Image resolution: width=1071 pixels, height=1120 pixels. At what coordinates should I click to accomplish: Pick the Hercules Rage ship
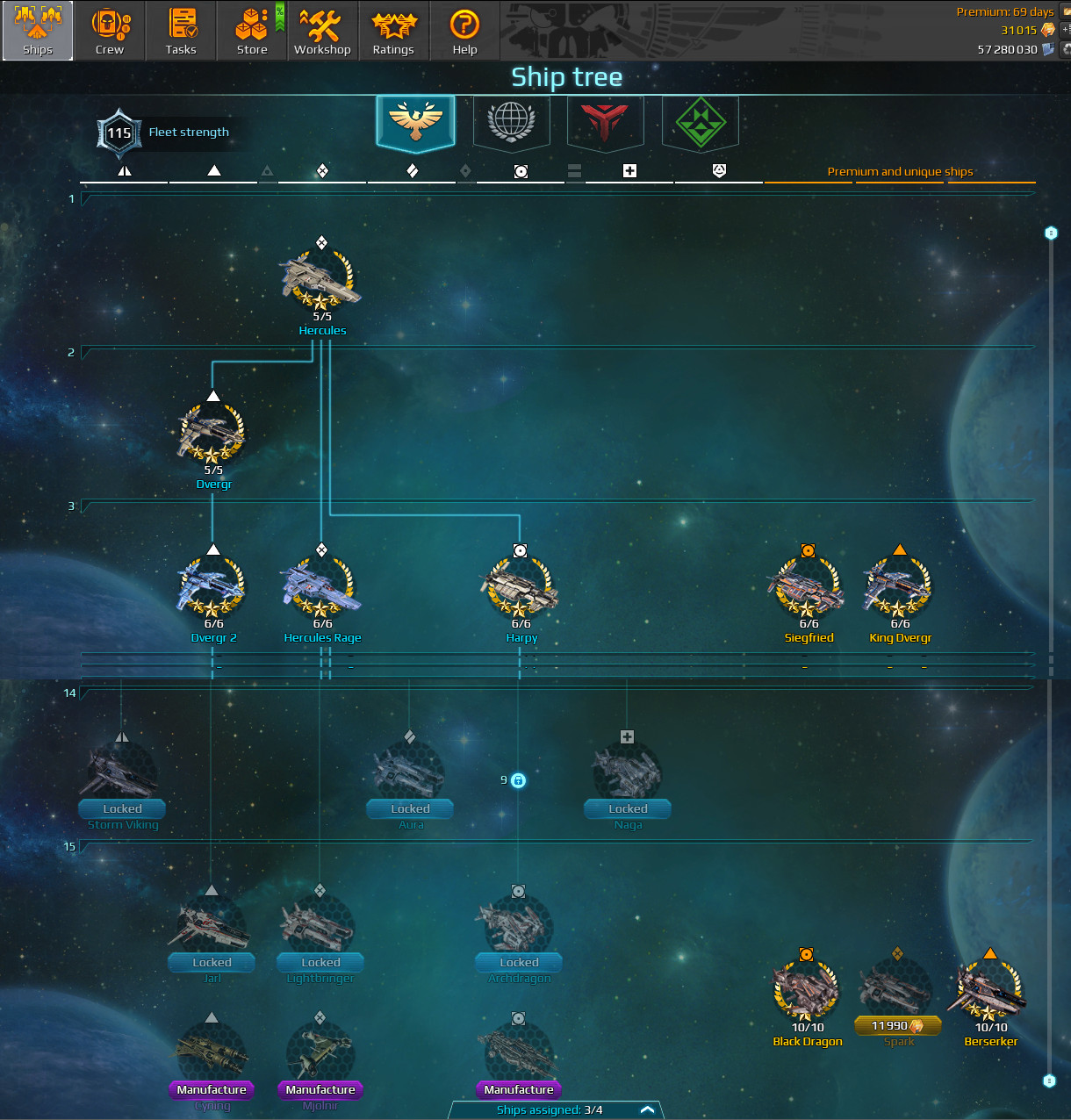coord(321,588)
